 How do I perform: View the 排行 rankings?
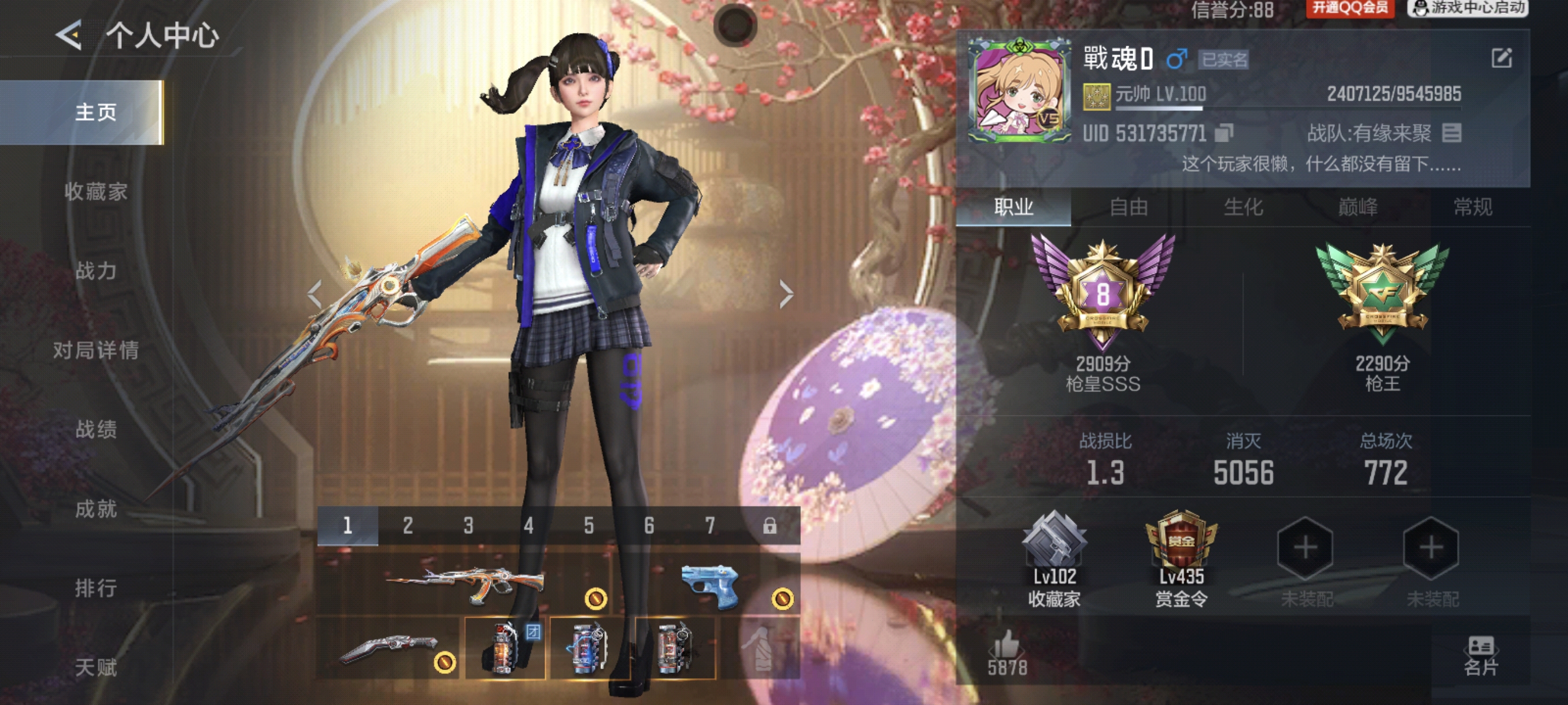95,588
